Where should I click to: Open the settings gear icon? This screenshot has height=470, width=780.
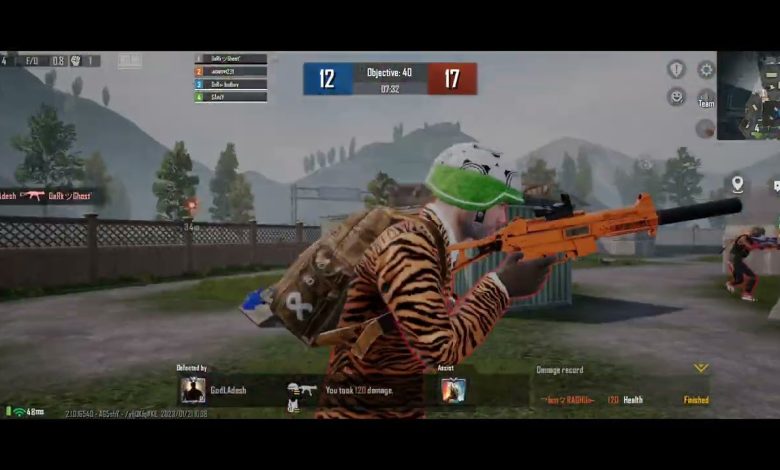706,70
